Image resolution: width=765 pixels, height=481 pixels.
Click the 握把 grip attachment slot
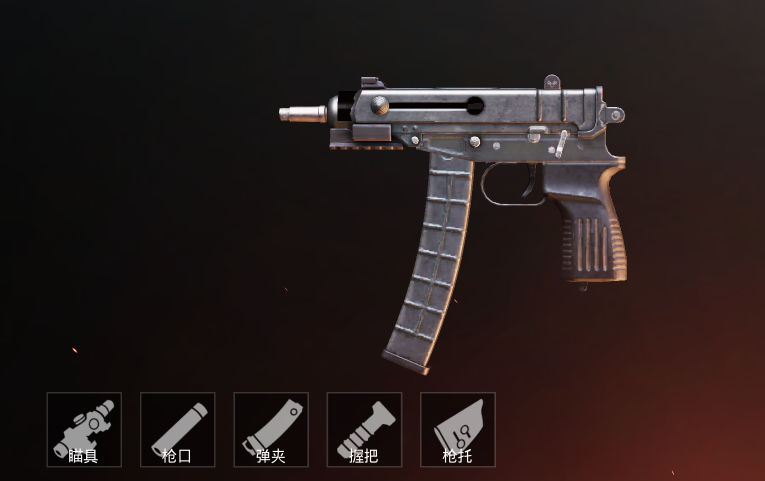coord(364,430)
